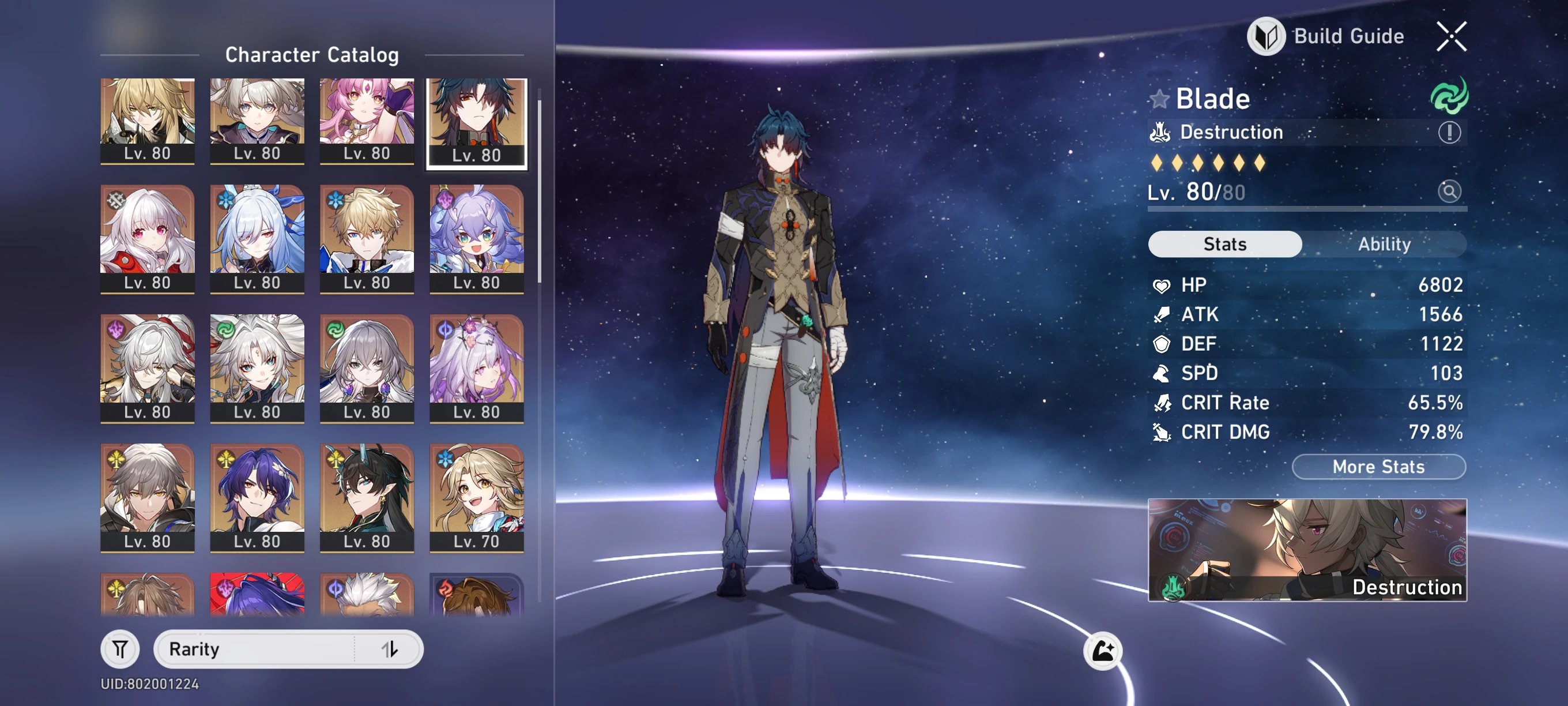Open the filter funnel icon
The image size is (1568, 706).
click(120, 649)
